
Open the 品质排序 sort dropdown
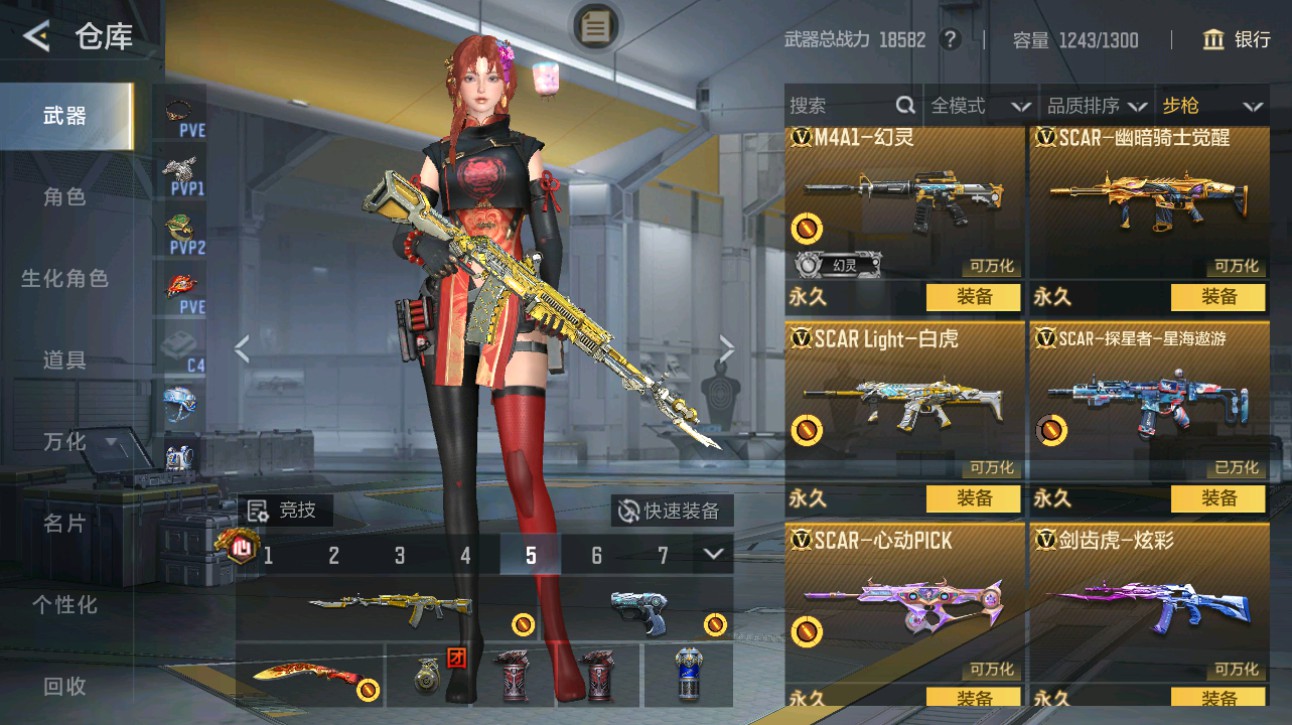(x=1096, y=106)
